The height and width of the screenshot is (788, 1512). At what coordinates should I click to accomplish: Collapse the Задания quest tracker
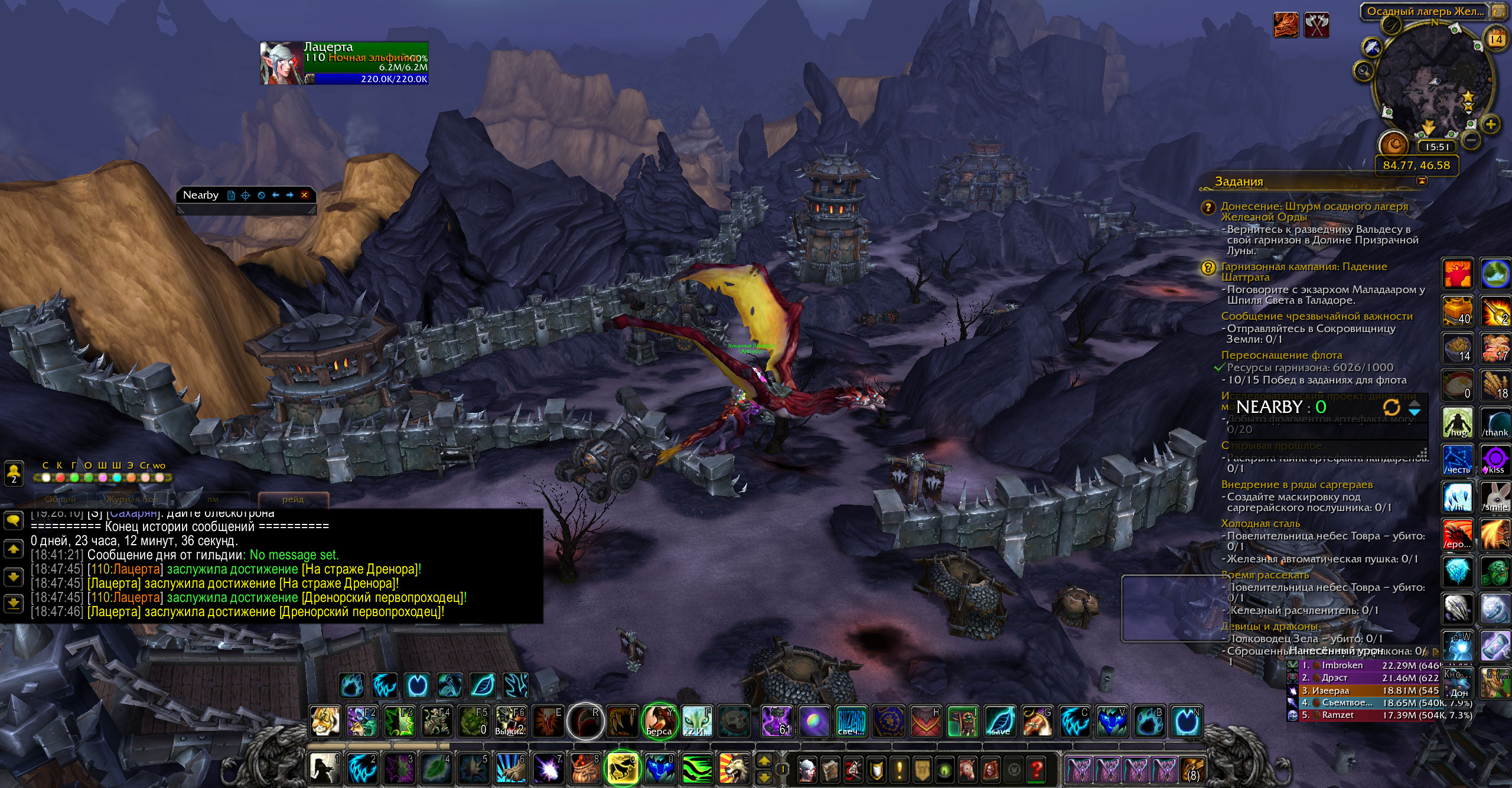point(1422,181)
